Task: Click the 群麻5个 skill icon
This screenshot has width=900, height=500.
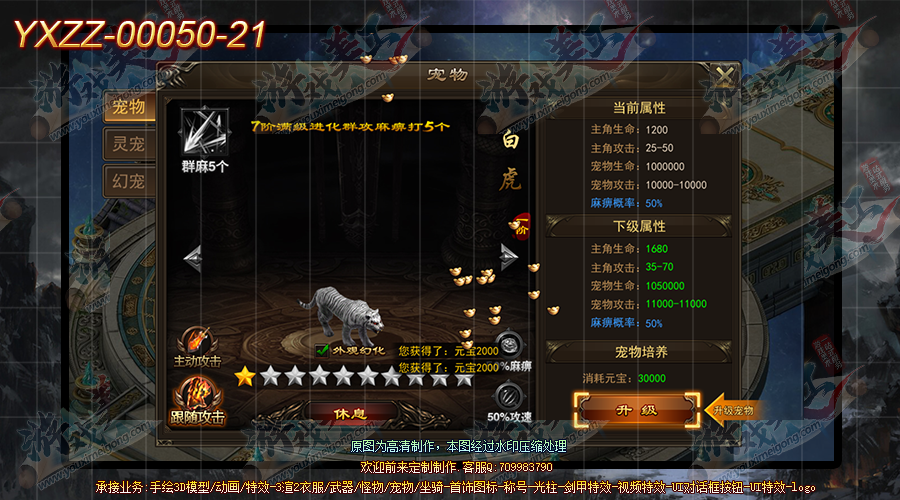Action: 204,131
